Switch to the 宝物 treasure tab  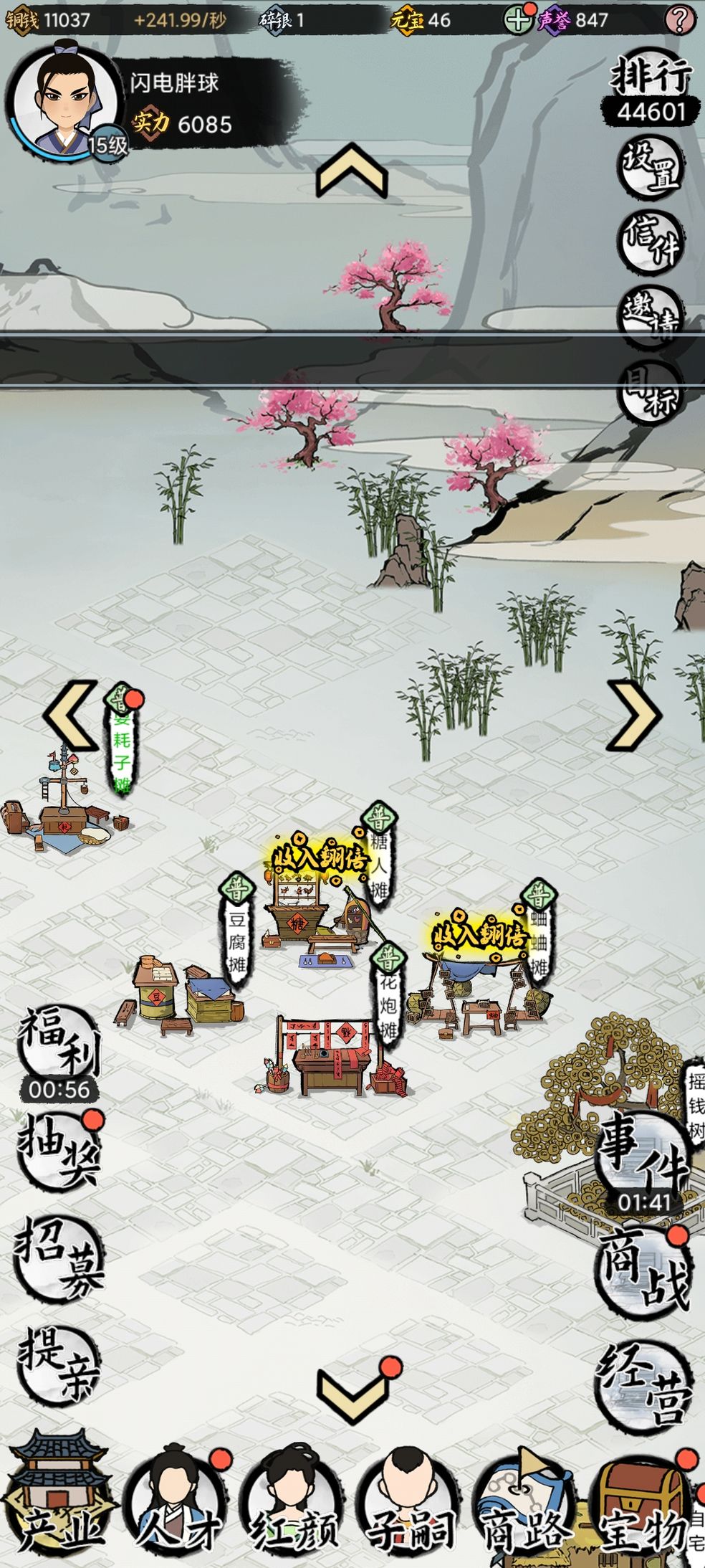642,1501
